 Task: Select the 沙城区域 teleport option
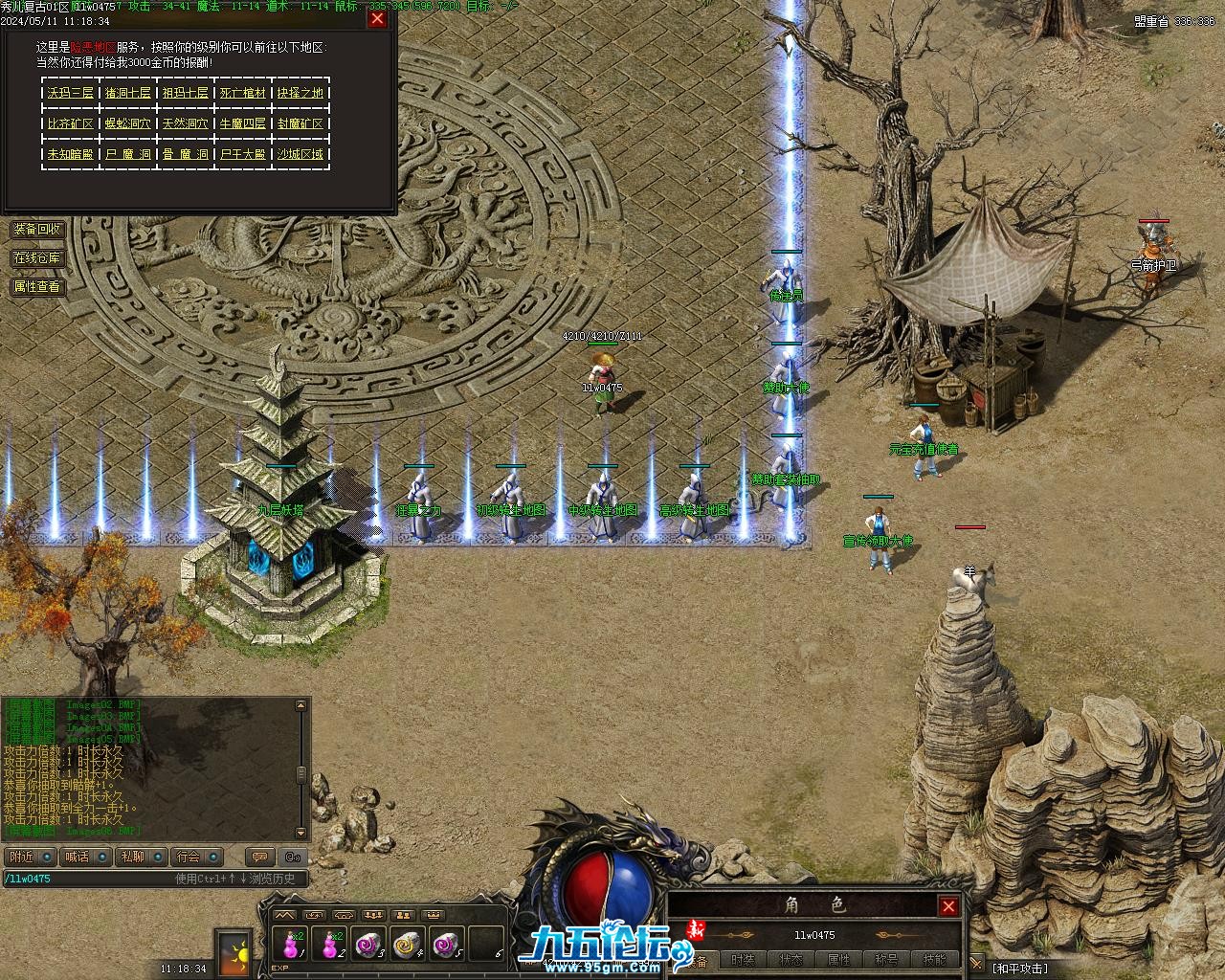301,154
